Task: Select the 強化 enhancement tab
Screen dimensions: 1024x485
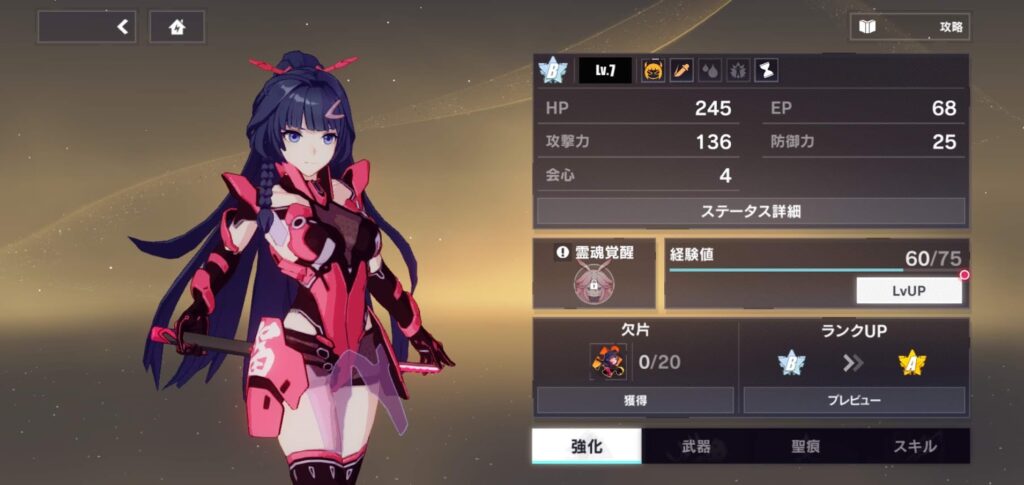Action: click(586, 446)
